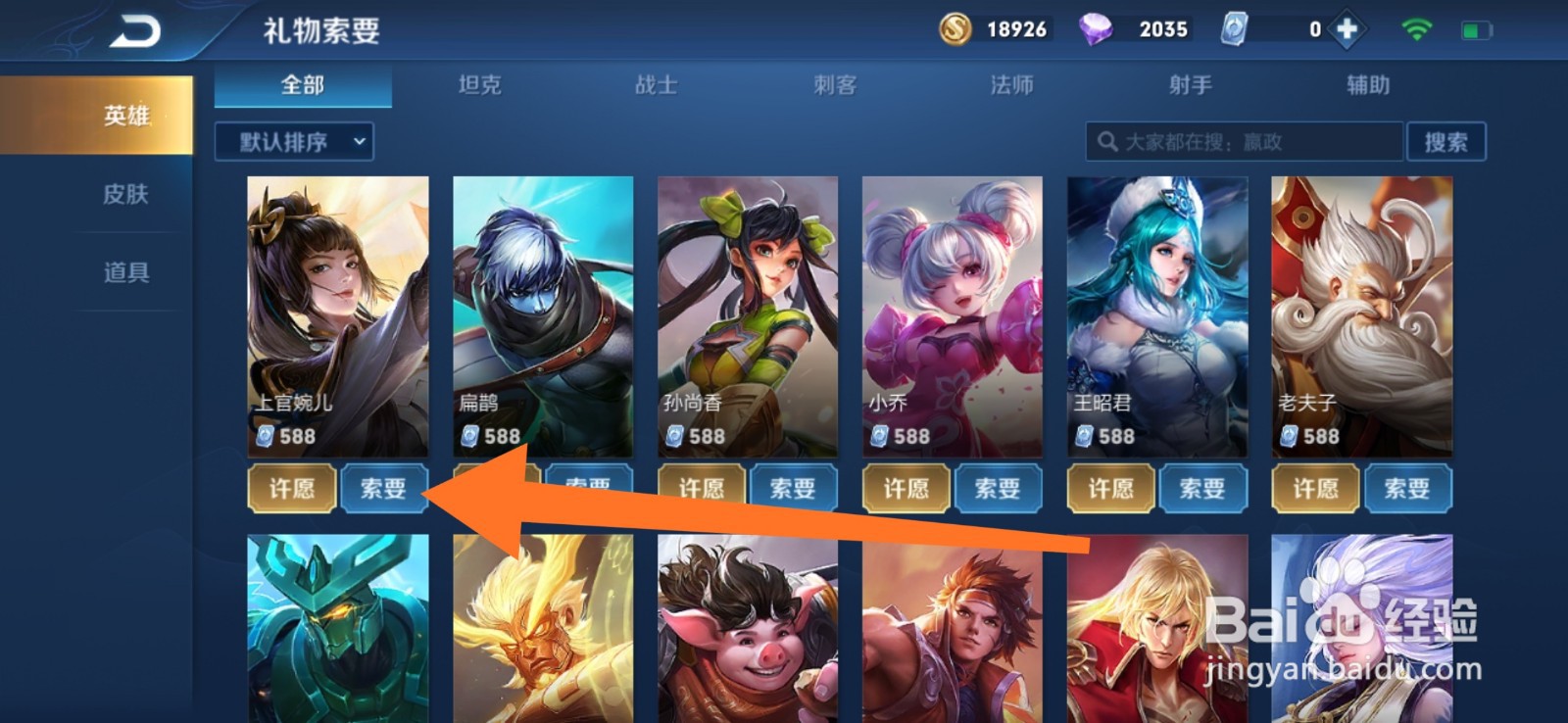Viewport: 1568px width, 723px height.
Task: Click 许愿 button under 上官婉儿
Action: pos(291,488)
